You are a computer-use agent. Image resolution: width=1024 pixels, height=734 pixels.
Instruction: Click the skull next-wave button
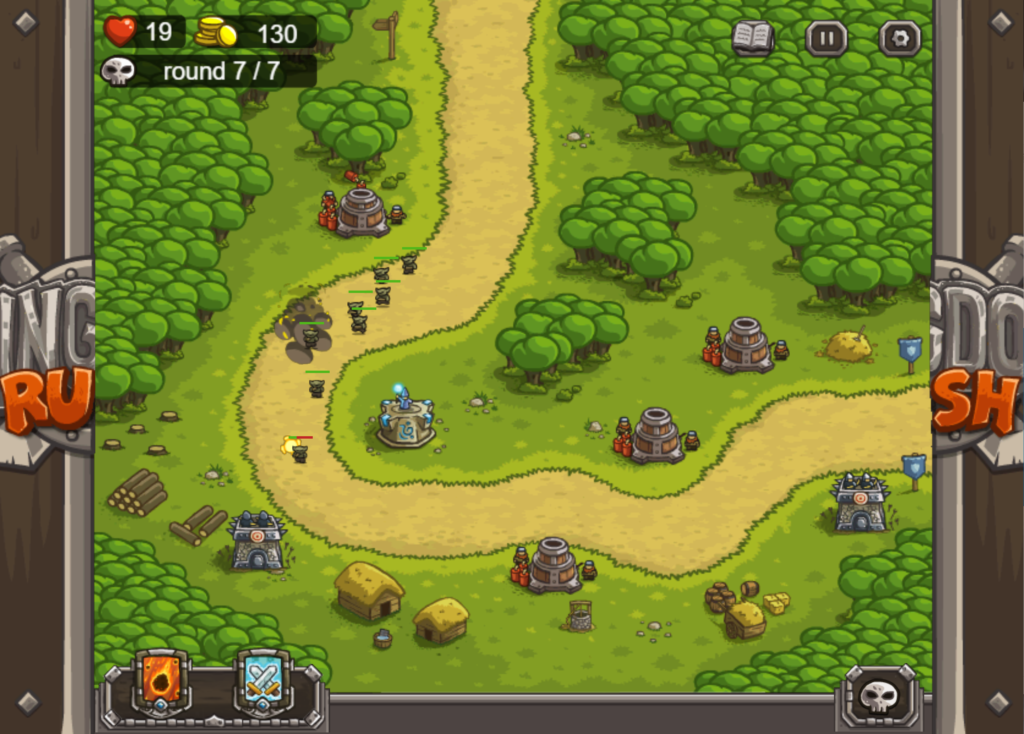click(x=879, y=695)
